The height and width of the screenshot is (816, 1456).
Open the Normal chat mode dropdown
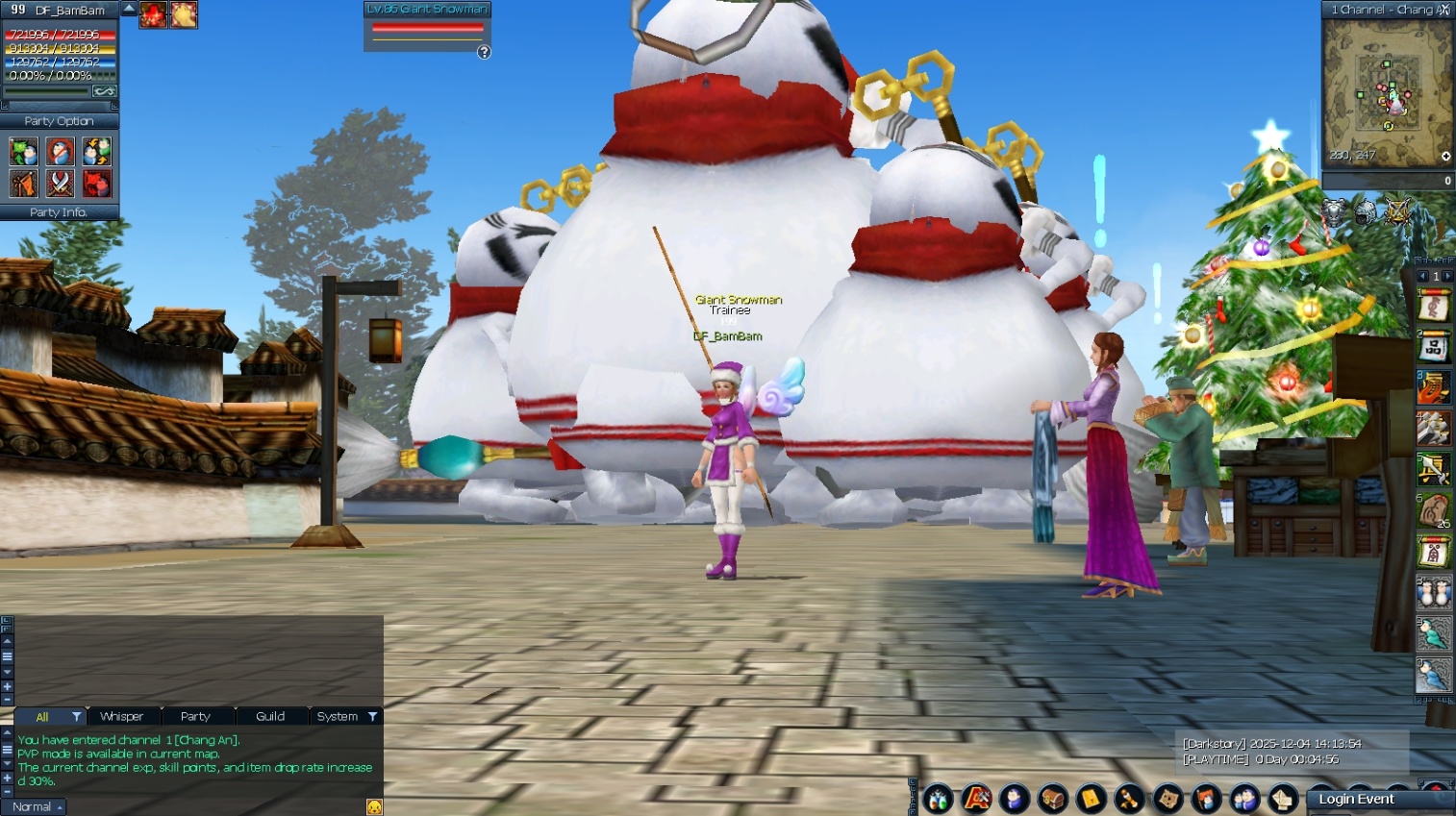click(x=38, y=806)
